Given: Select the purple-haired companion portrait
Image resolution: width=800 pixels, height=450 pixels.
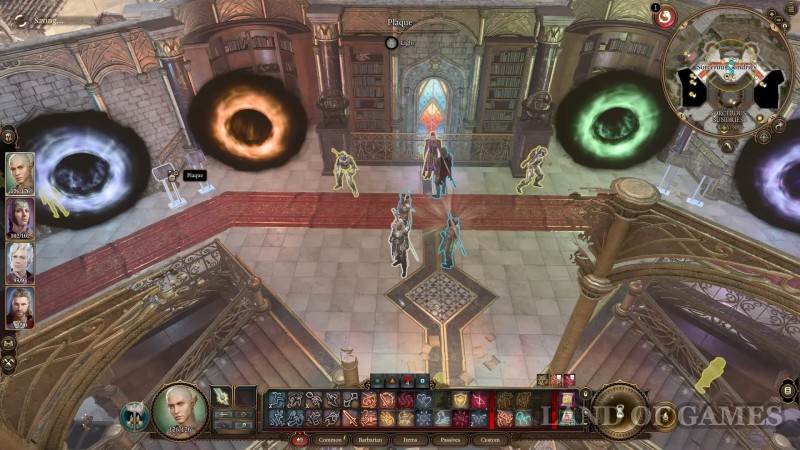Looking at the screenshot, I should click(x=20, y=216).
